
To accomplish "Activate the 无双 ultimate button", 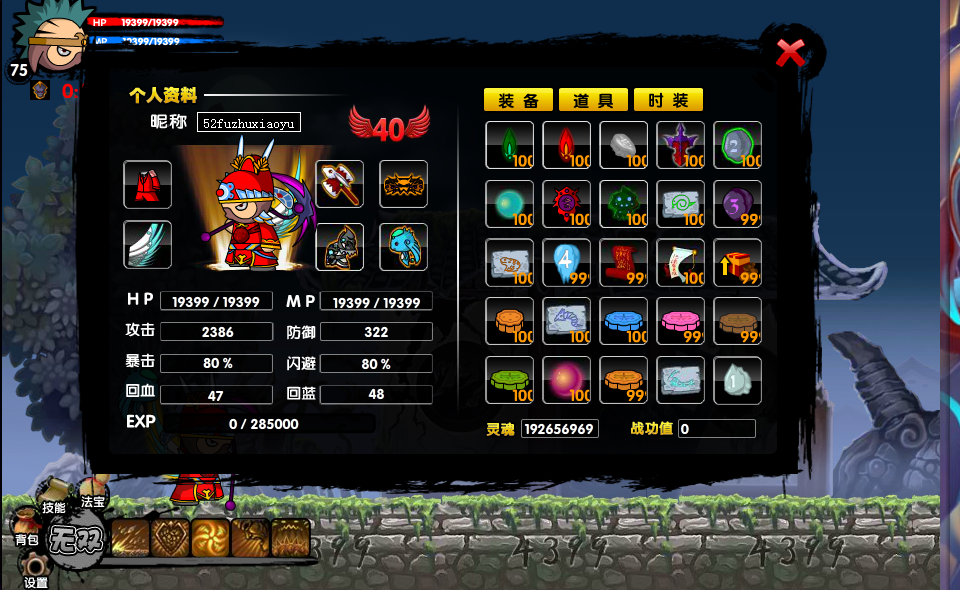I will (76, 543).
